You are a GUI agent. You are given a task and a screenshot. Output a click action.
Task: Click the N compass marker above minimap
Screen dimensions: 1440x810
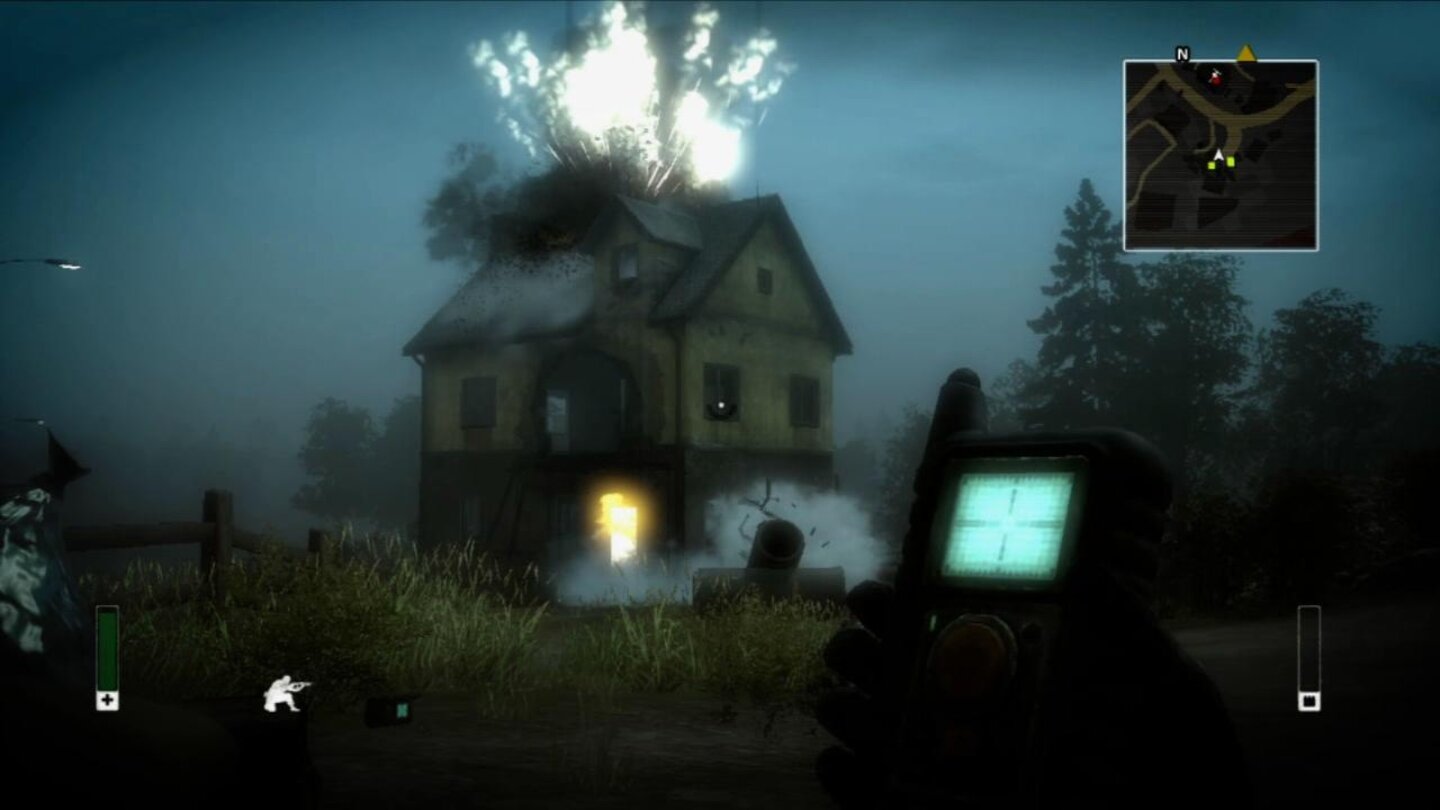click(1182, 54)
